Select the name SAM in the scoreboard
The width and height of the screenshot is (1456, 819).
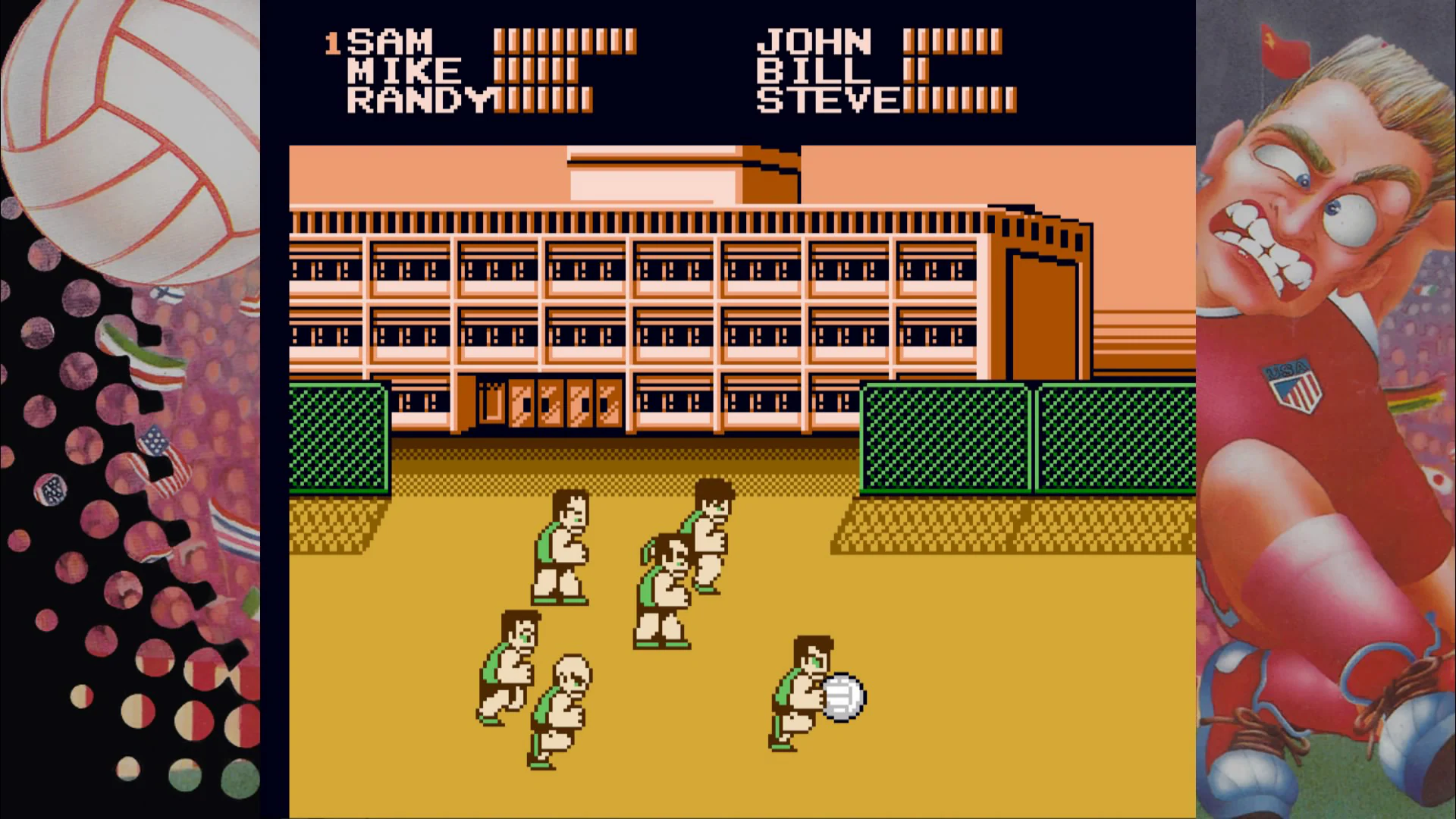pyautogui.click(x=391, y=42)
